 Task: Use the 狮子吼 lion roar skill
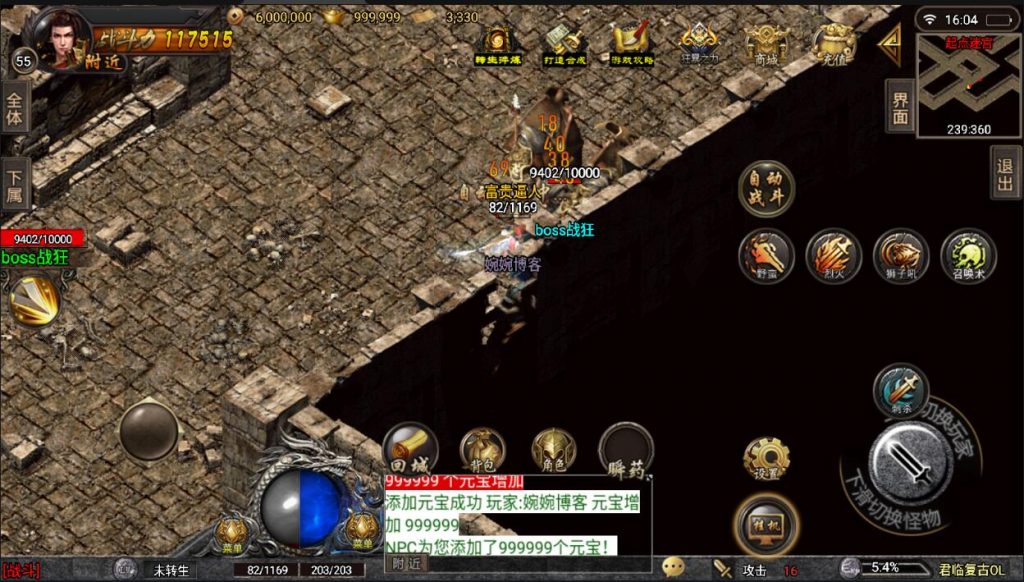900,256
